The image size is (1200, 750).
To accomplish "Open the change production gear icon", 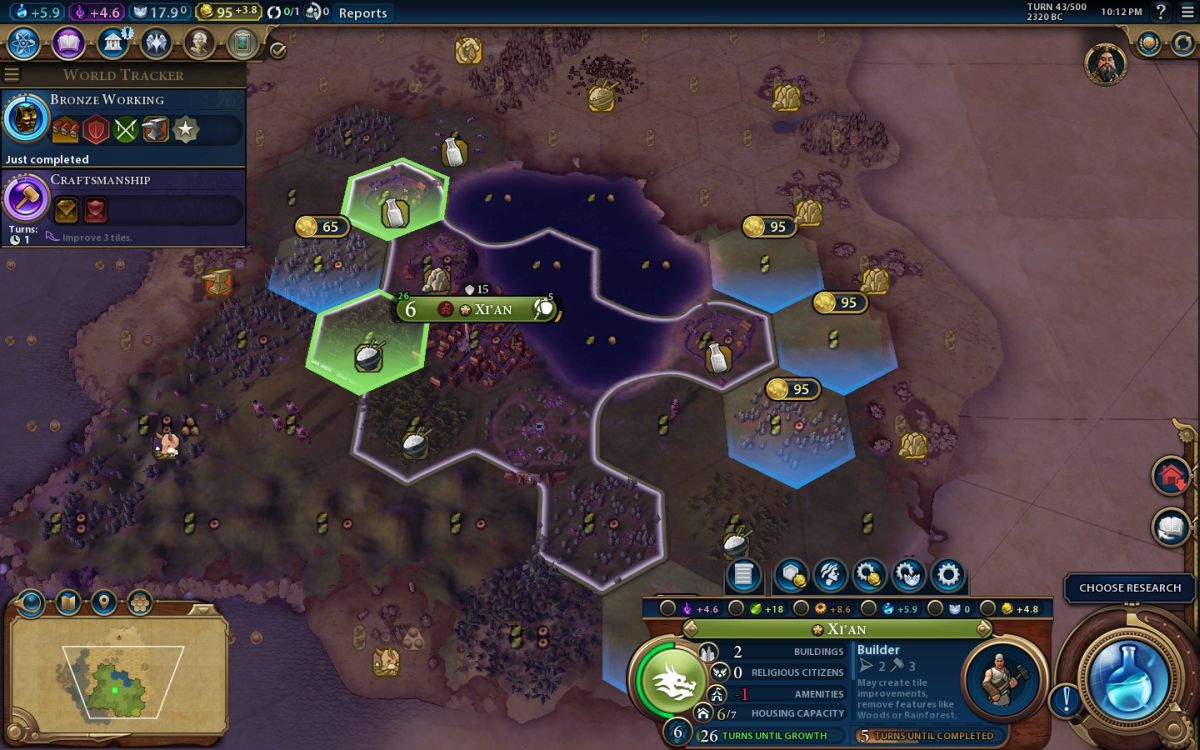I will tap(947, 575).
